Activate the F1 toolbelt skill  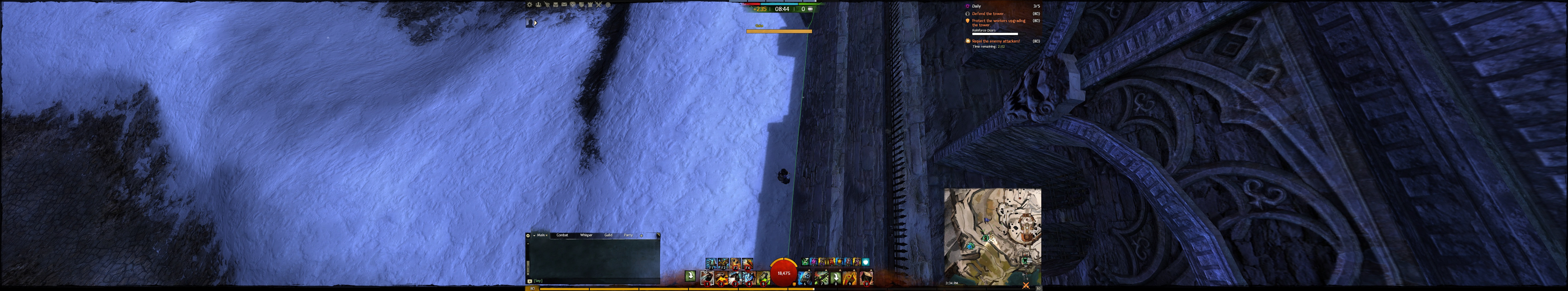(710, 264)
